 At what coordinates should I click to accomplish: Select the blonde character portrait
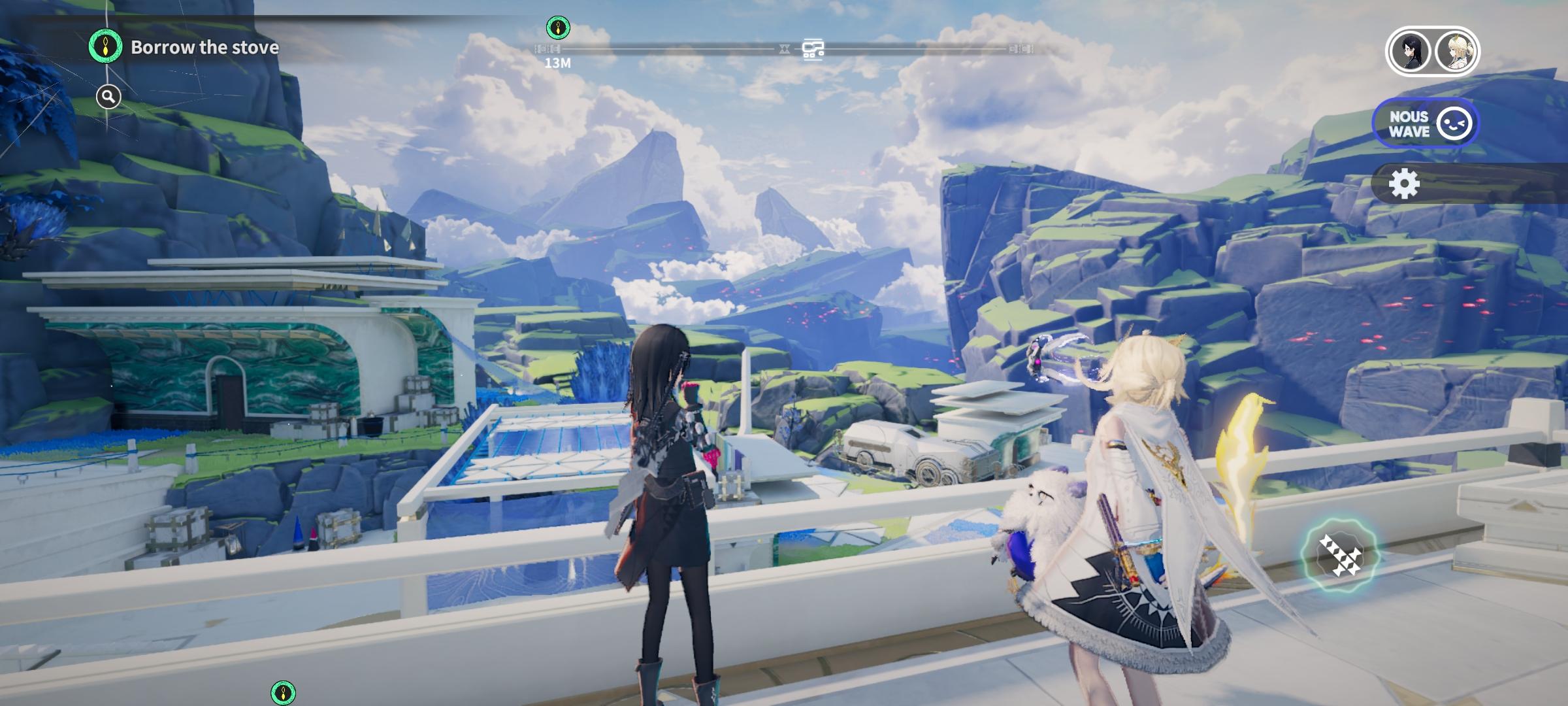click(1456, 51)
